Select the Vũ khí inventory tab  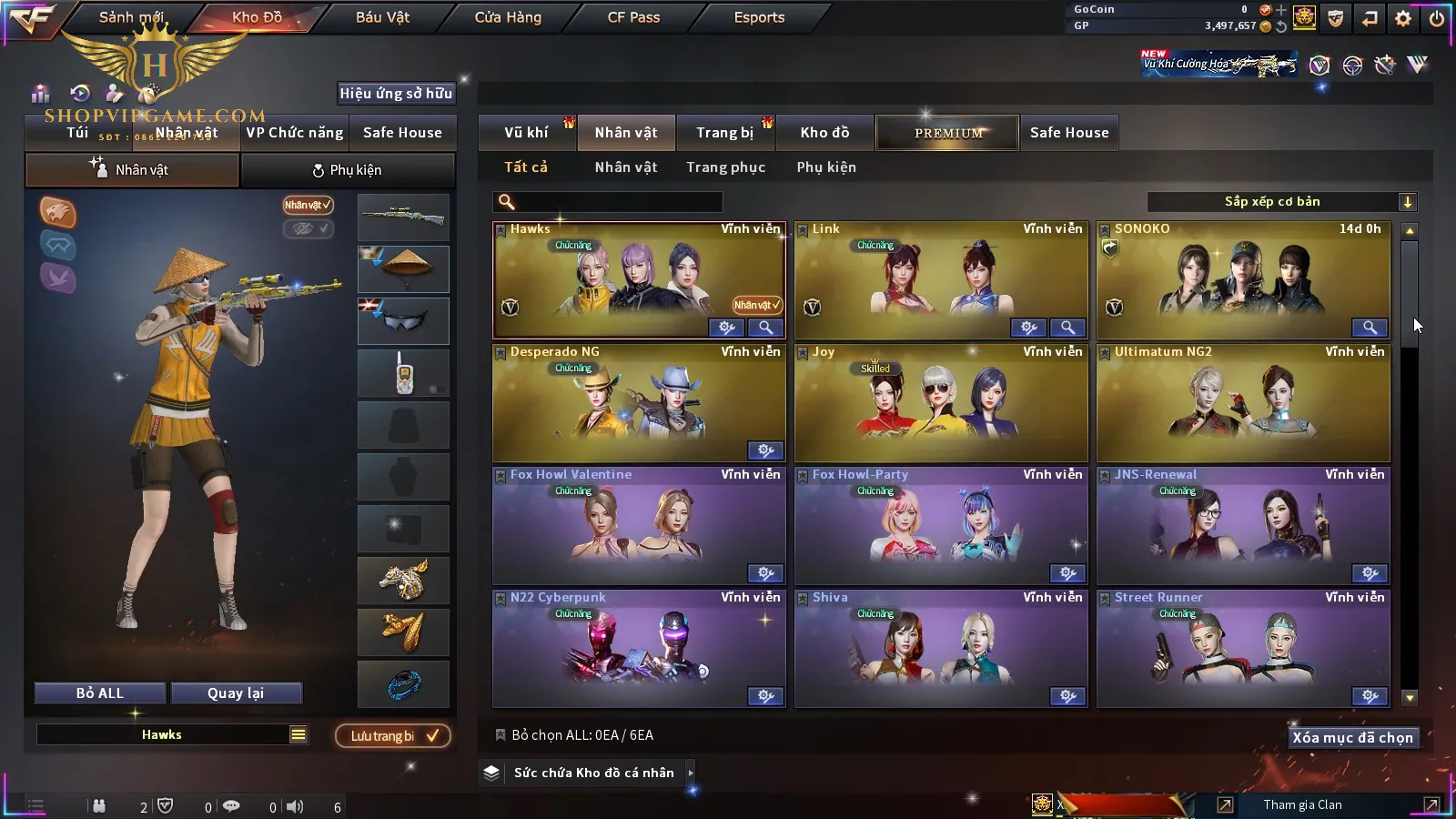[526, 133]
